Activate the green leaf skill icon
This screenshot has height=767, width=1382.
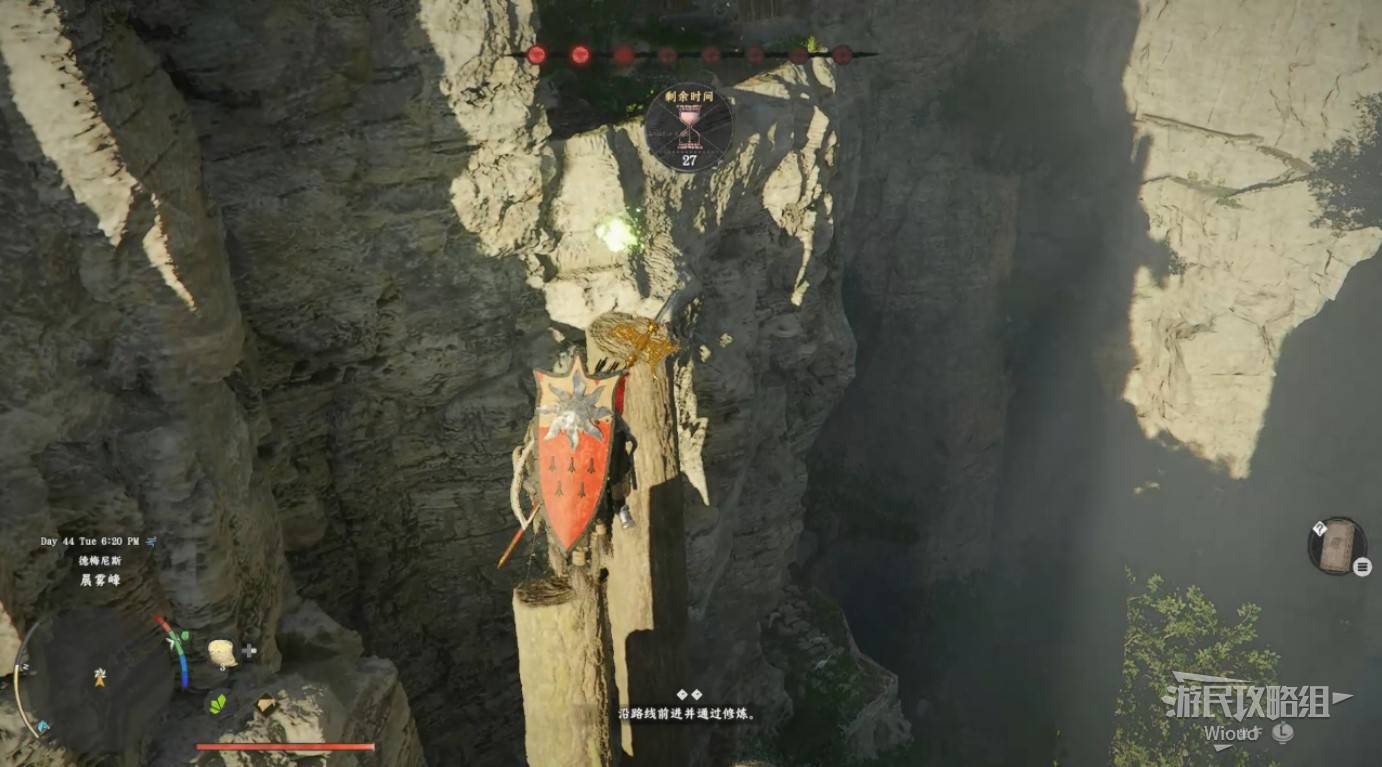[x=217, y=703]
